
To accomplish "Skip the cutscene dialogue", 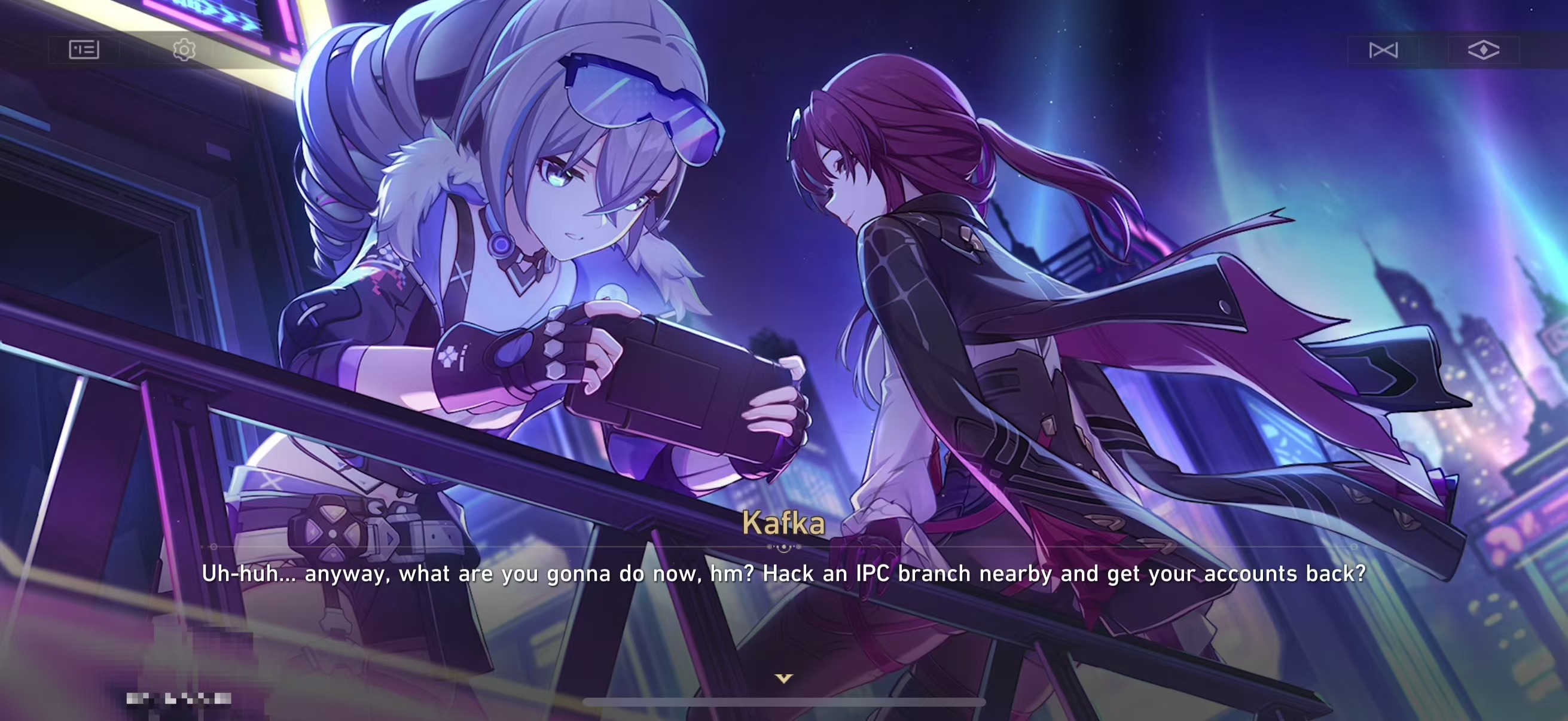I will pyautogui.click(x=1383, y=50).
